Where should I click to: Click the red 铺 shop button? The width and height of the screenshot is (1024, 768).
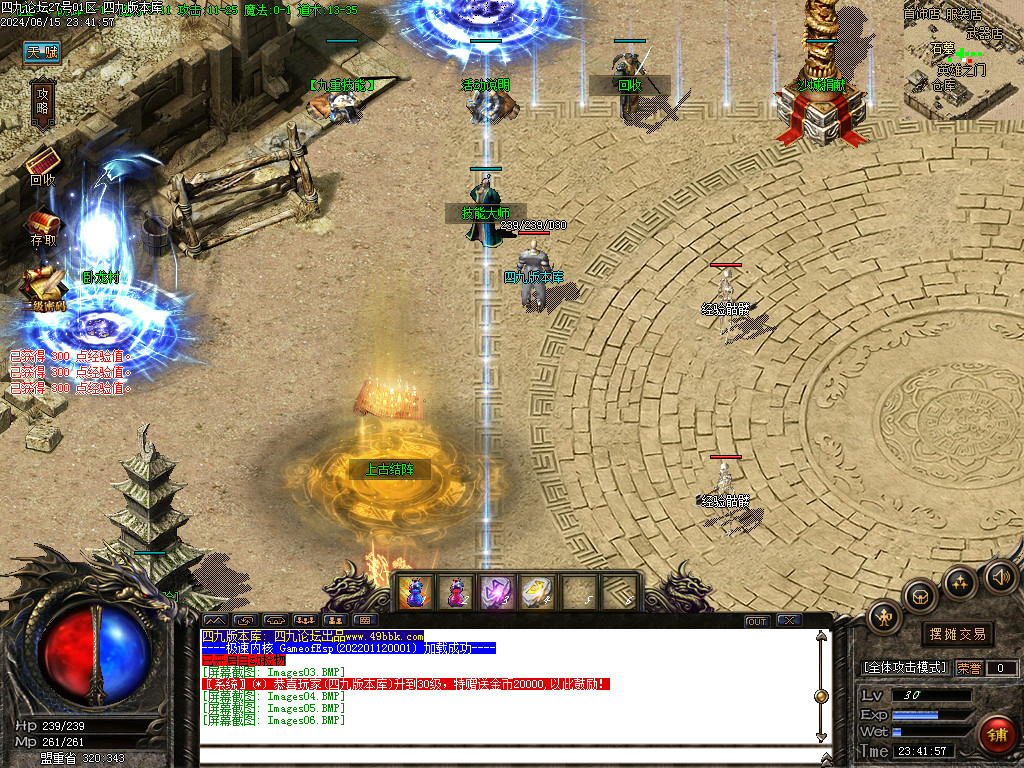click(996, 735)
